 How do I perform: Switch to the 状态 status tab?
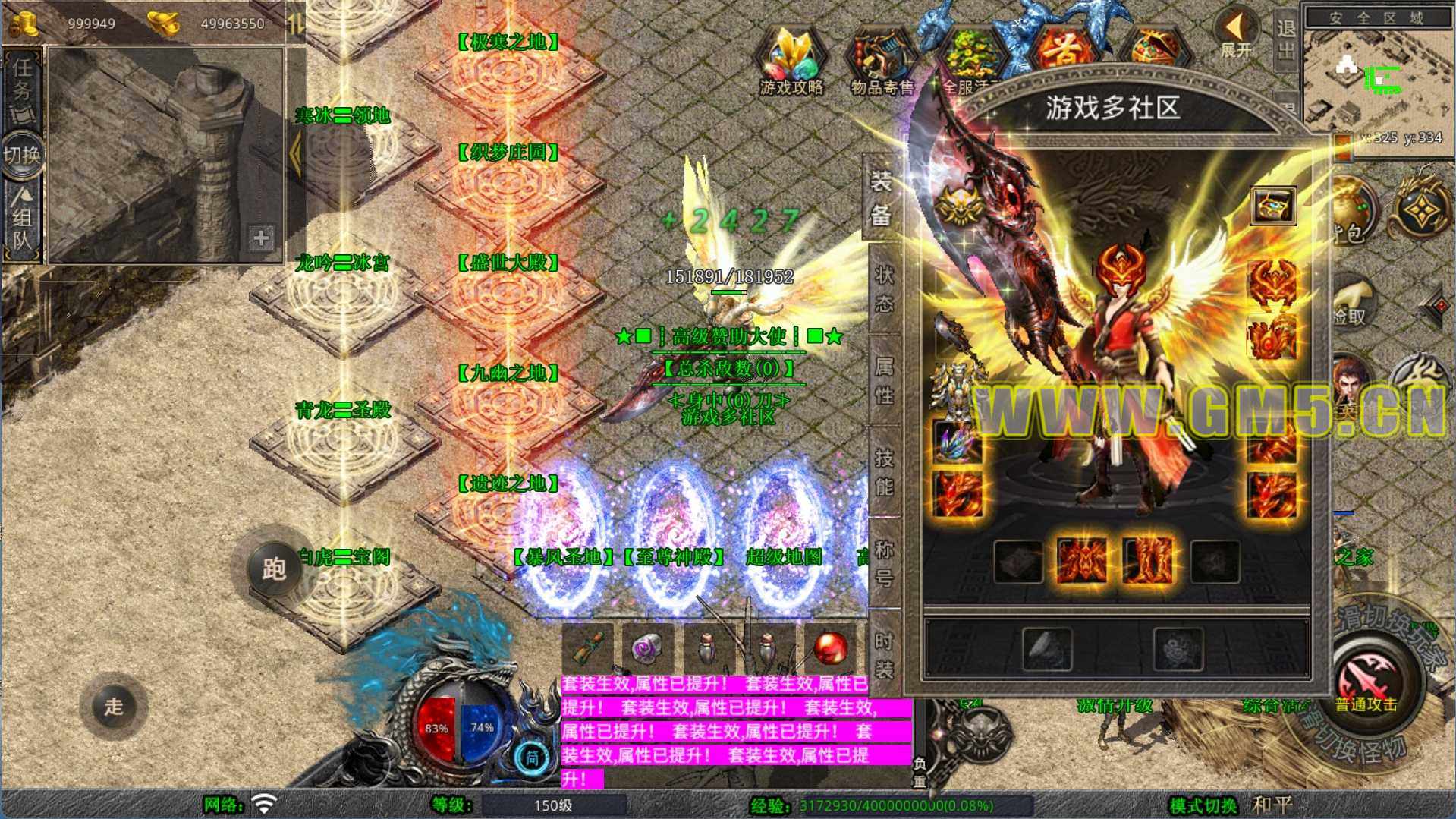pyautogui.click(x=884, y=290)
